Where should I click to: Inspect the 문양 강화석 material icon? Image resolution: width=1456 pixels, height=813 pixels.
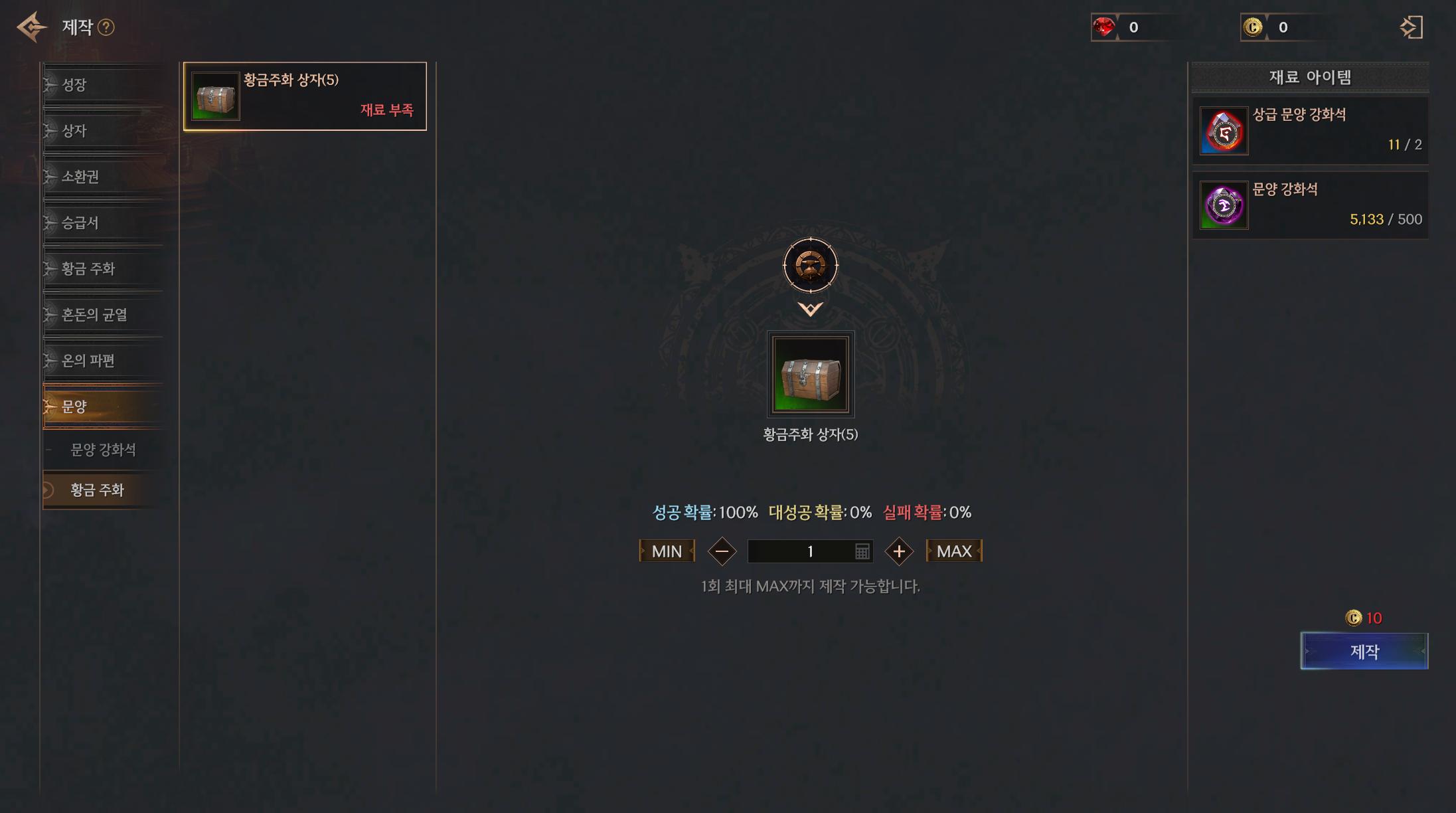point(1224,206)
